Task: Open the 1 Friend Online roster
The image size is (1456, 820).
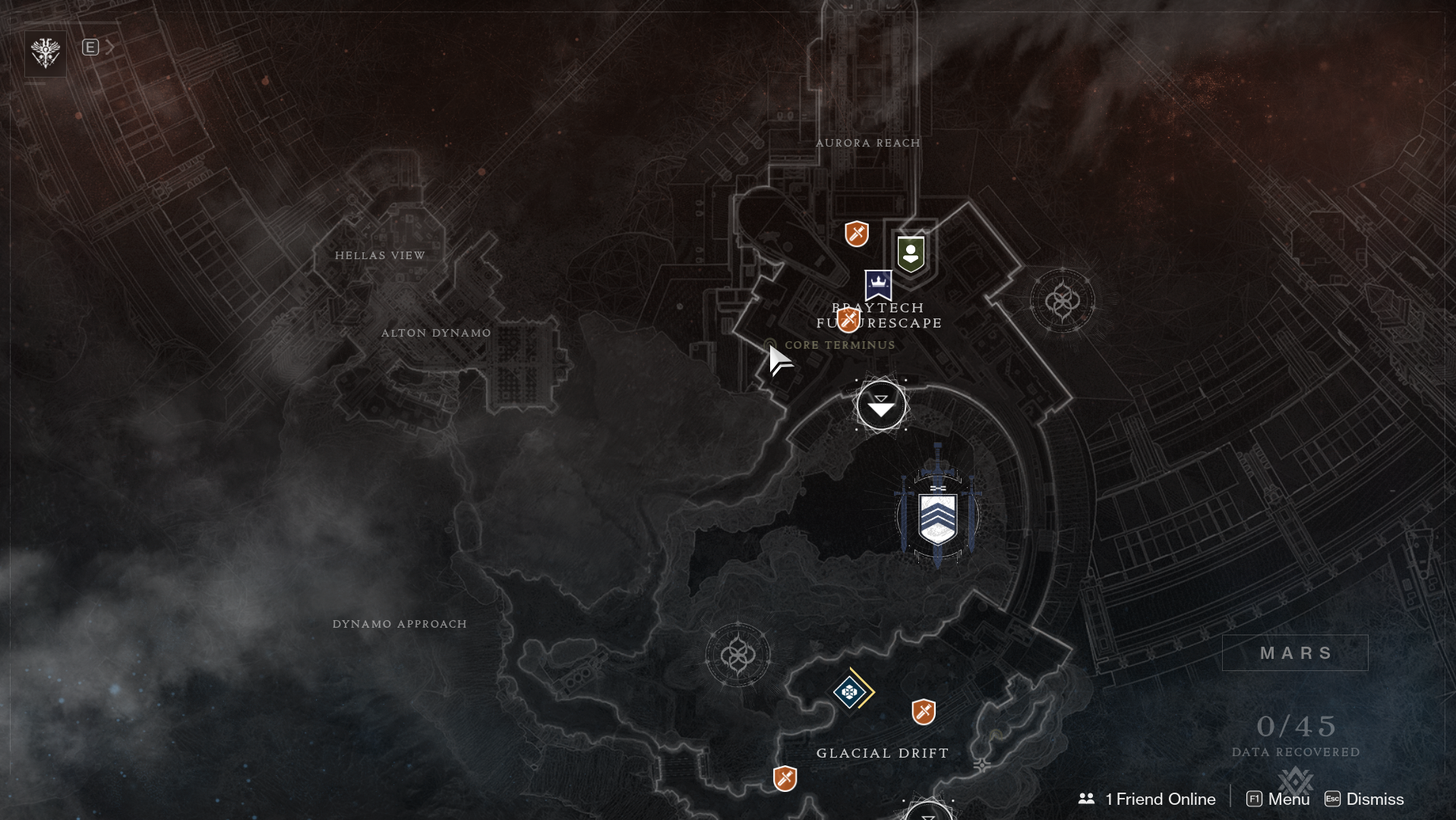Action: pyautogui.click(x=1147, y=799)
